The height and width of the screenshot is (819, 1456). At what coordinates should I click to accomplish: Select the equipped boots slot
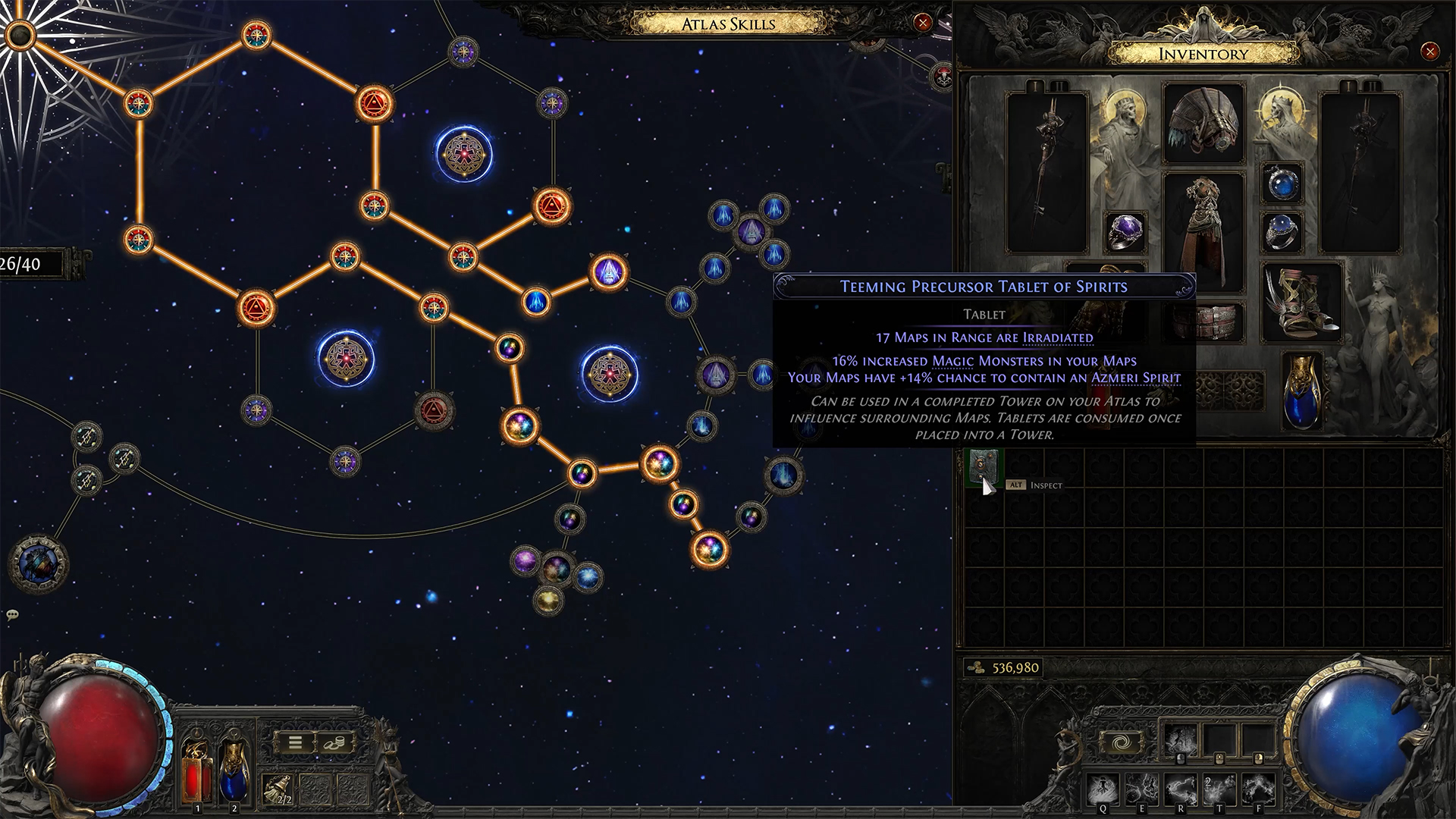(x=1301, y=302)
